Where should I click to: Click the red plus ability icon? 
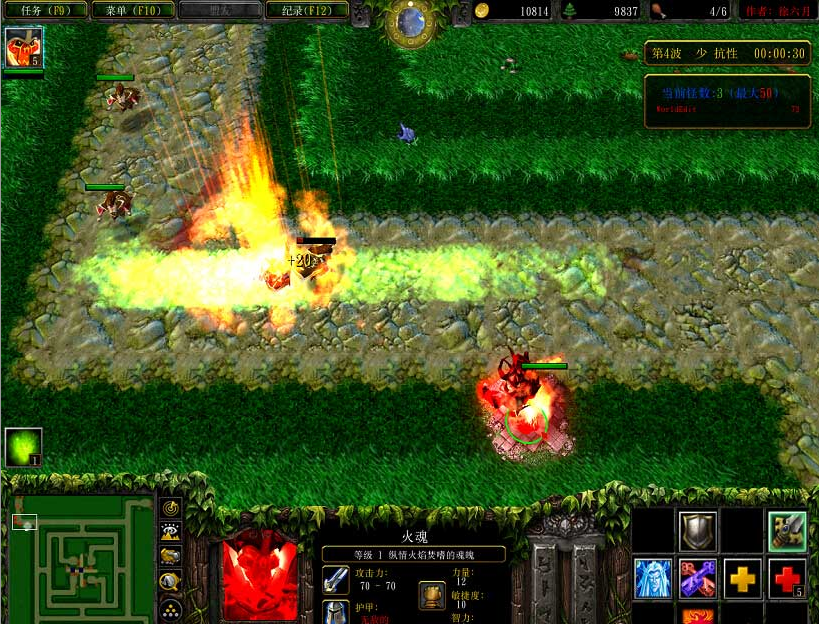coord(787,579)
